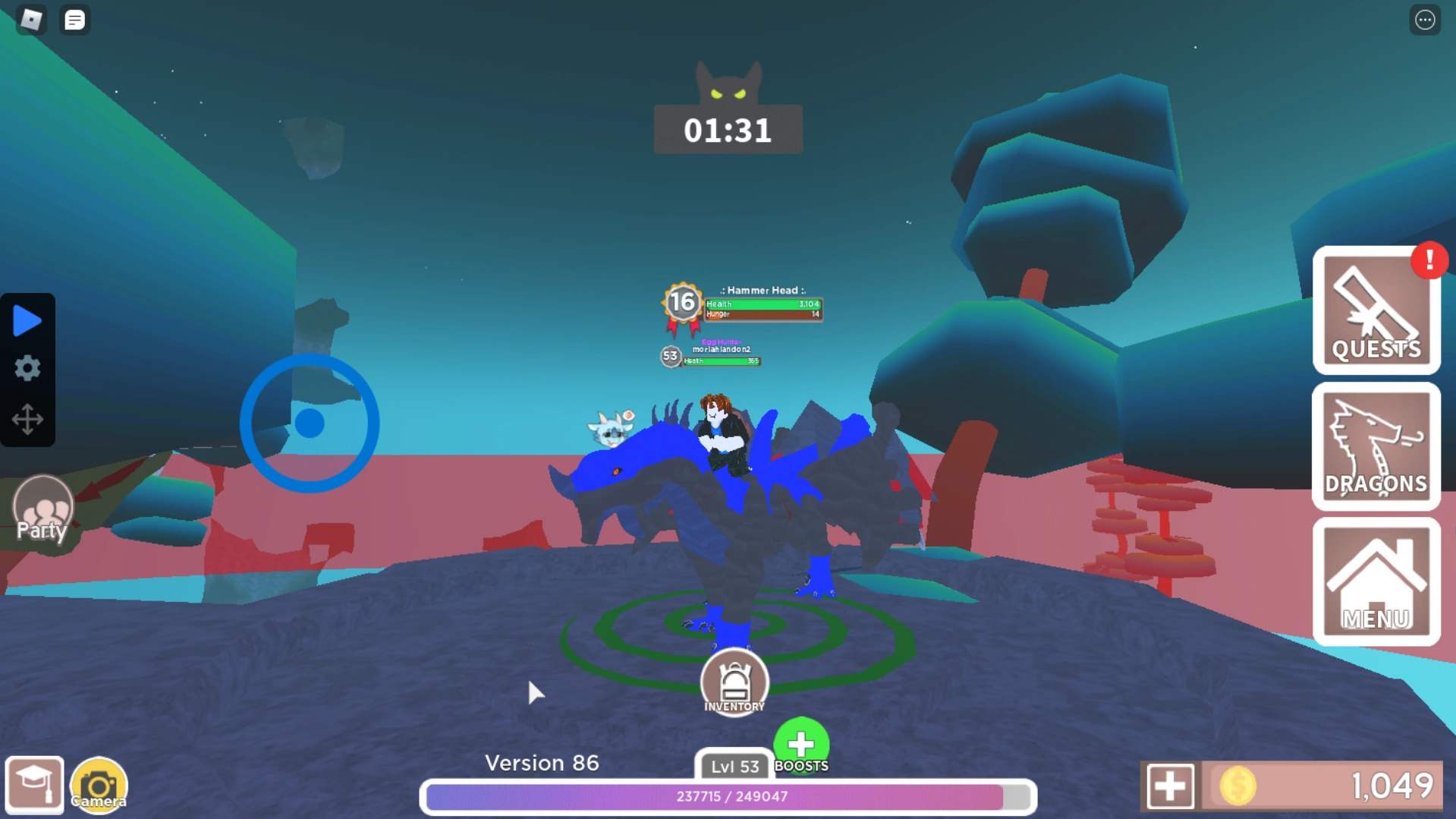1456x819 pixels.
Task: Open the Quests panel
Action: (x=1376, y=313)
